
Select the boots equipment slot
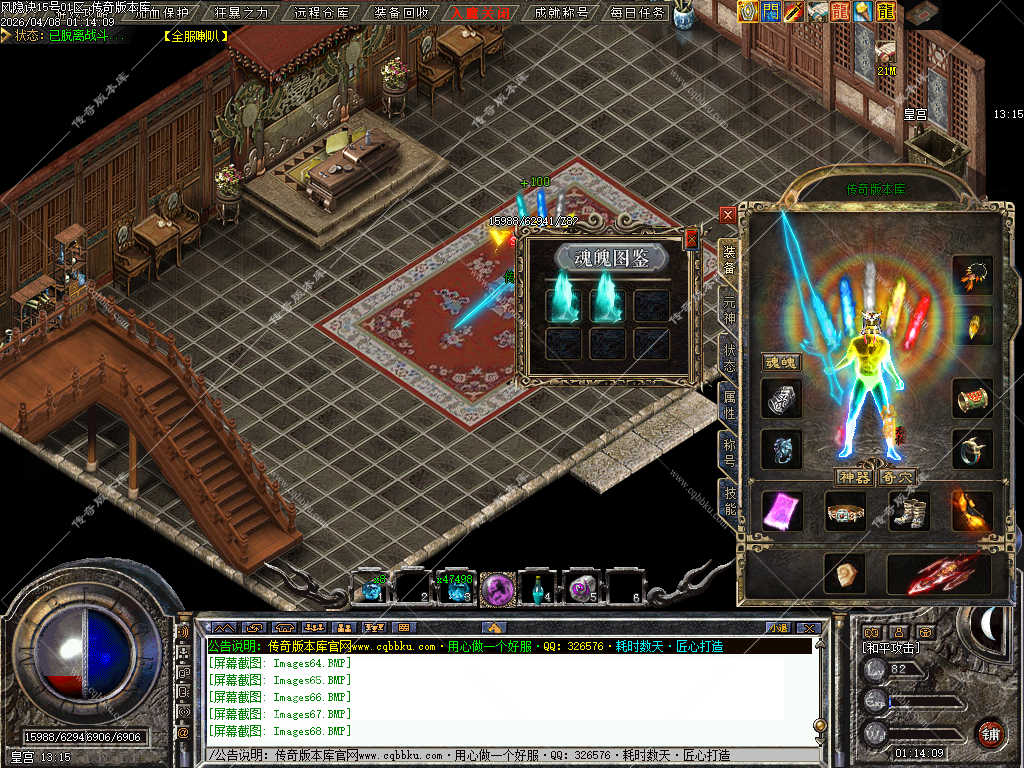pyautogui.click(x=909, y=511)
